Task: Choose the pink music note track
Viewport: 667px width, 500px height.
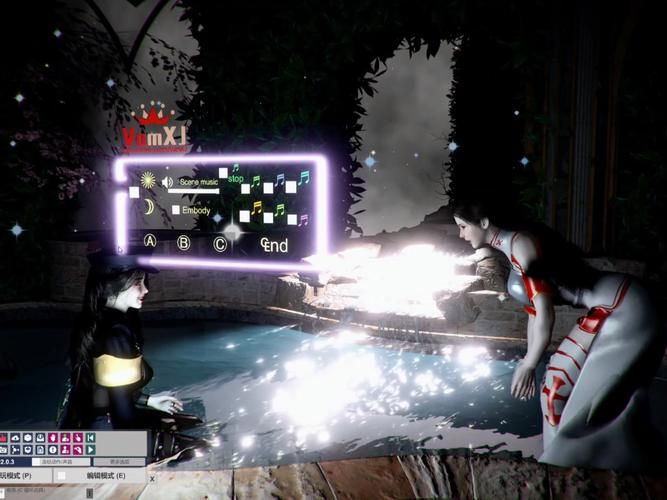Action: click(303, 219)
